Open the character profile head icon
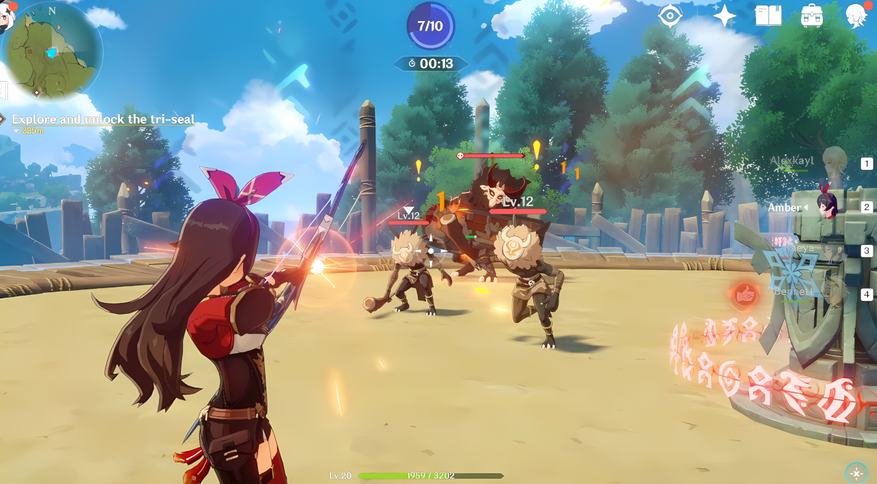Viewport: 877px width, 484px height. click(x=857, y=16)
